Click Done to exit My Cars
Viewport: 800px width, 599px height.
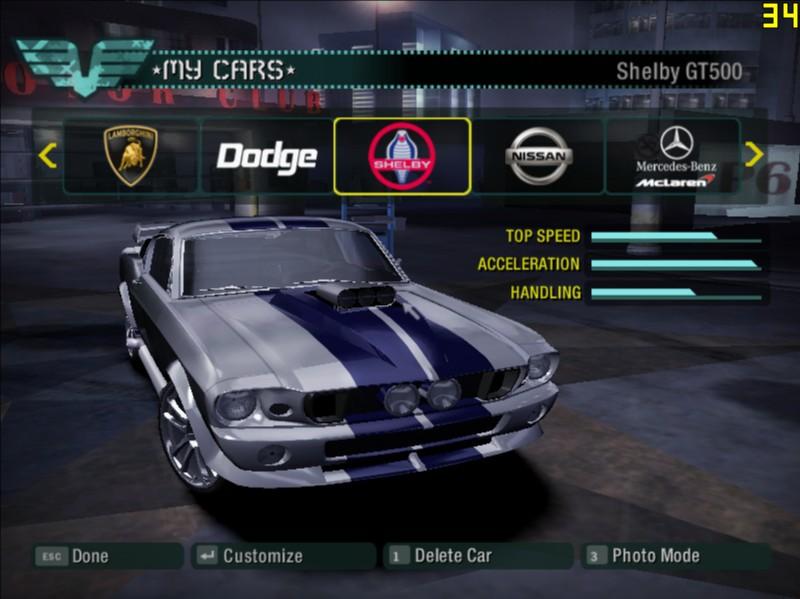90,556
